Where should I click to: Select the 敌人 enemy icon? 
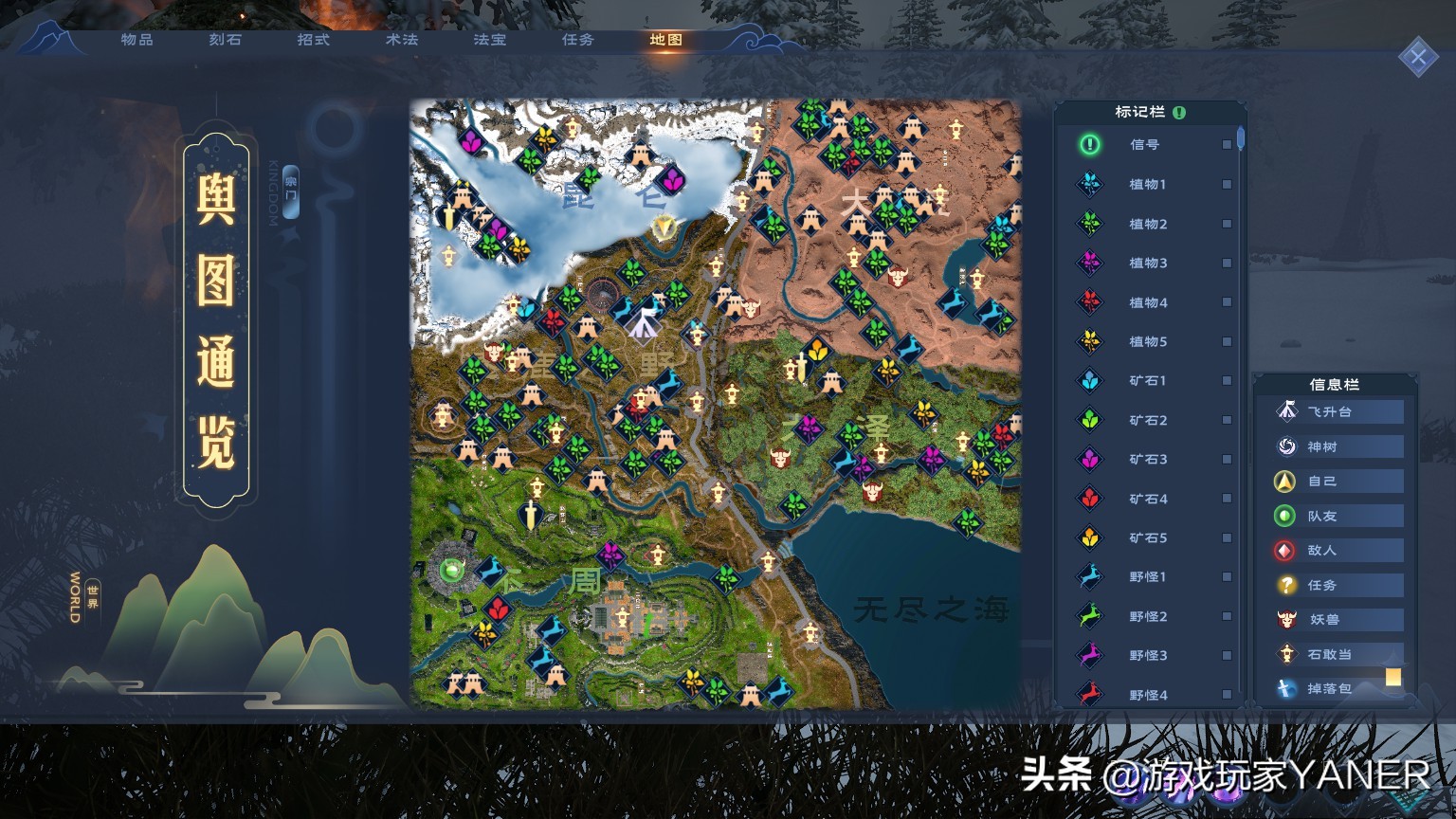pos(1286,550)
